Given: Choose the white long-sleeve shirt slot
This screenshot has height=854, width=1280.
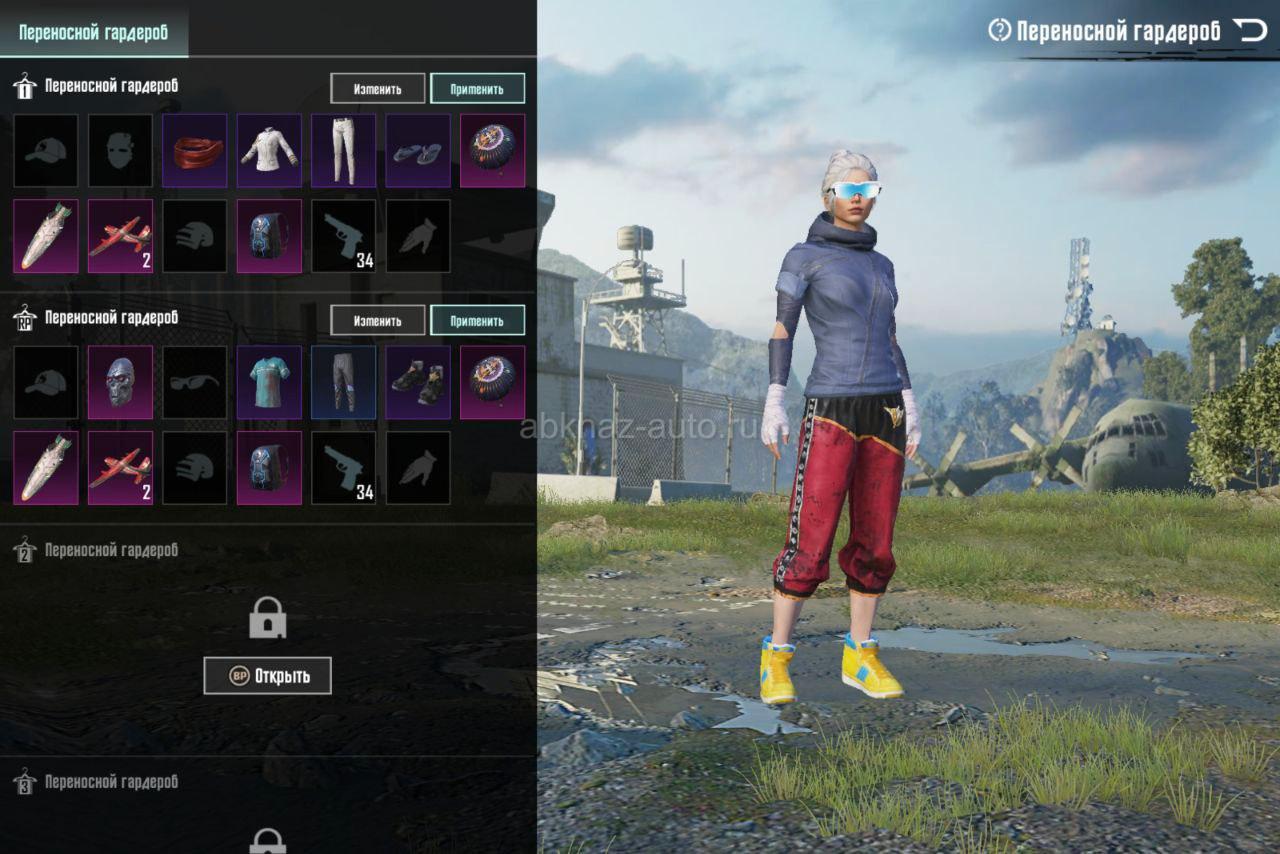Looking at the screenshot, I should coord(269,151).
